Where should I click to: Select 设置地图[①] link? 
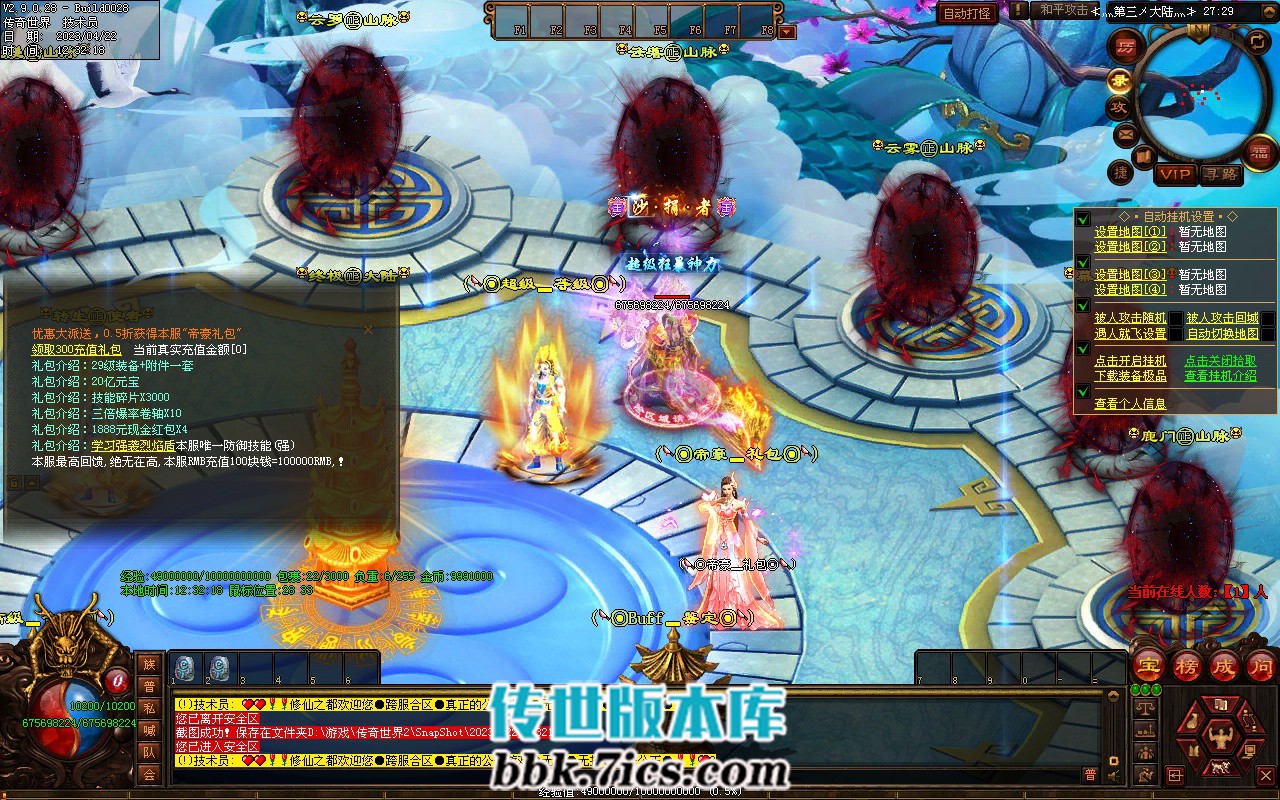[1129, 232]
